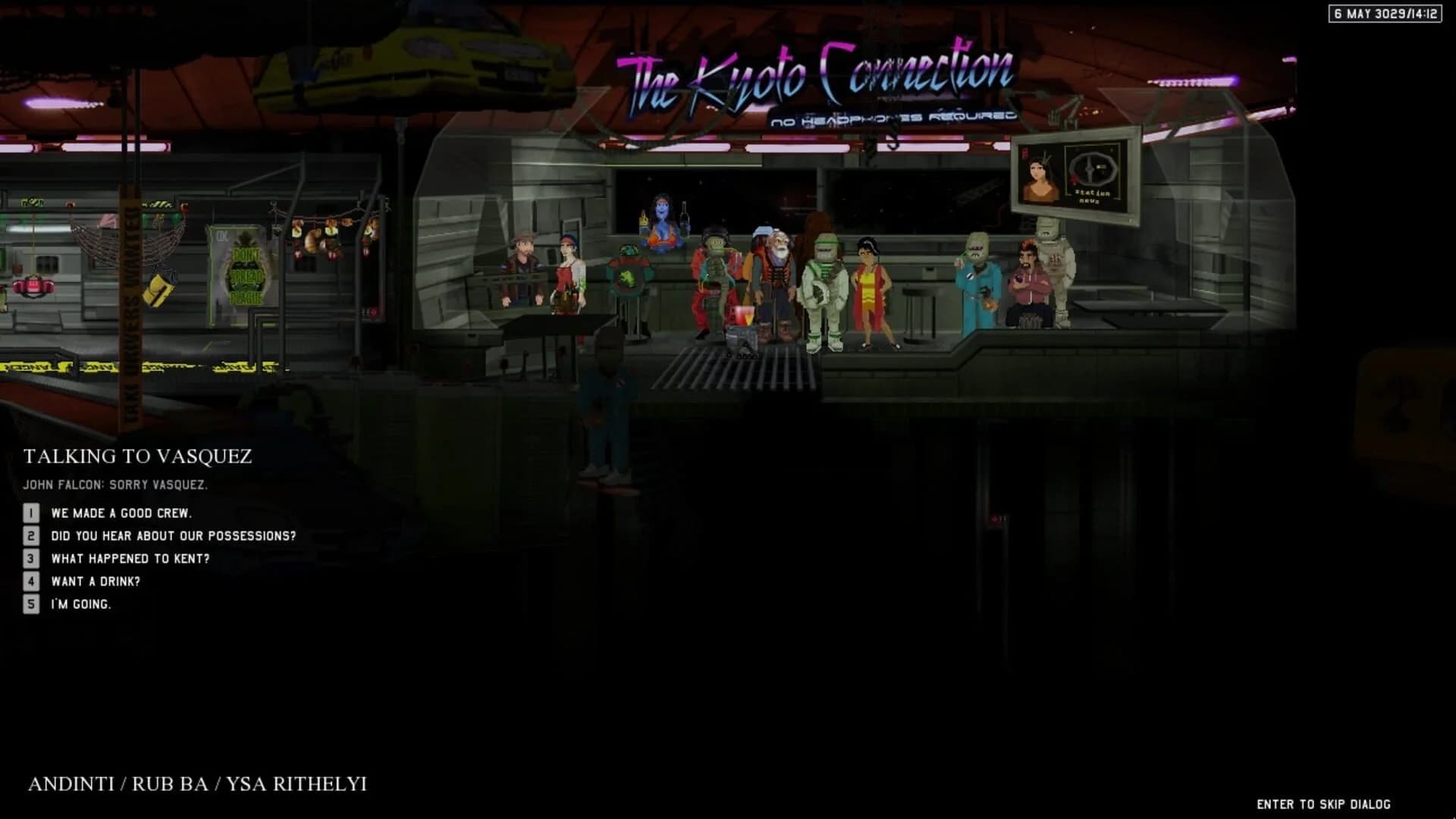The image size is (1456, 819).
Task: Choose "Did you hear about our possessions?"
Action: click(x=173, y=535)
